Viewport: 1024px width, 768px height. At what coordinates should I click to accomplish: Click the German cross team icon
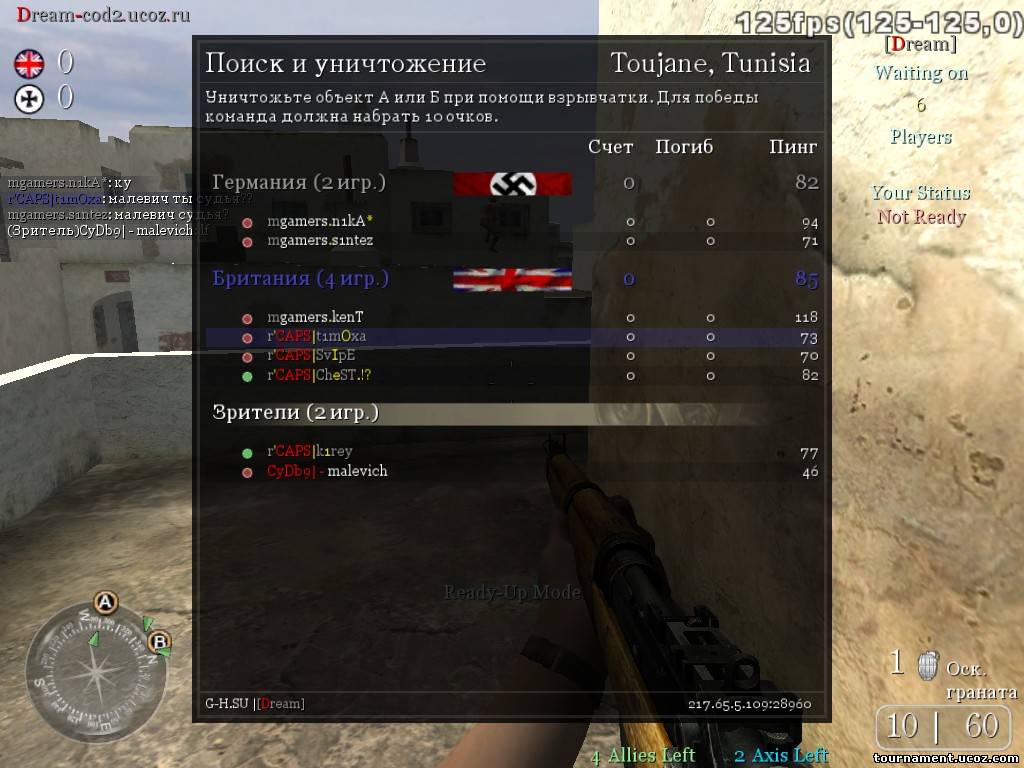pos(29,98)
